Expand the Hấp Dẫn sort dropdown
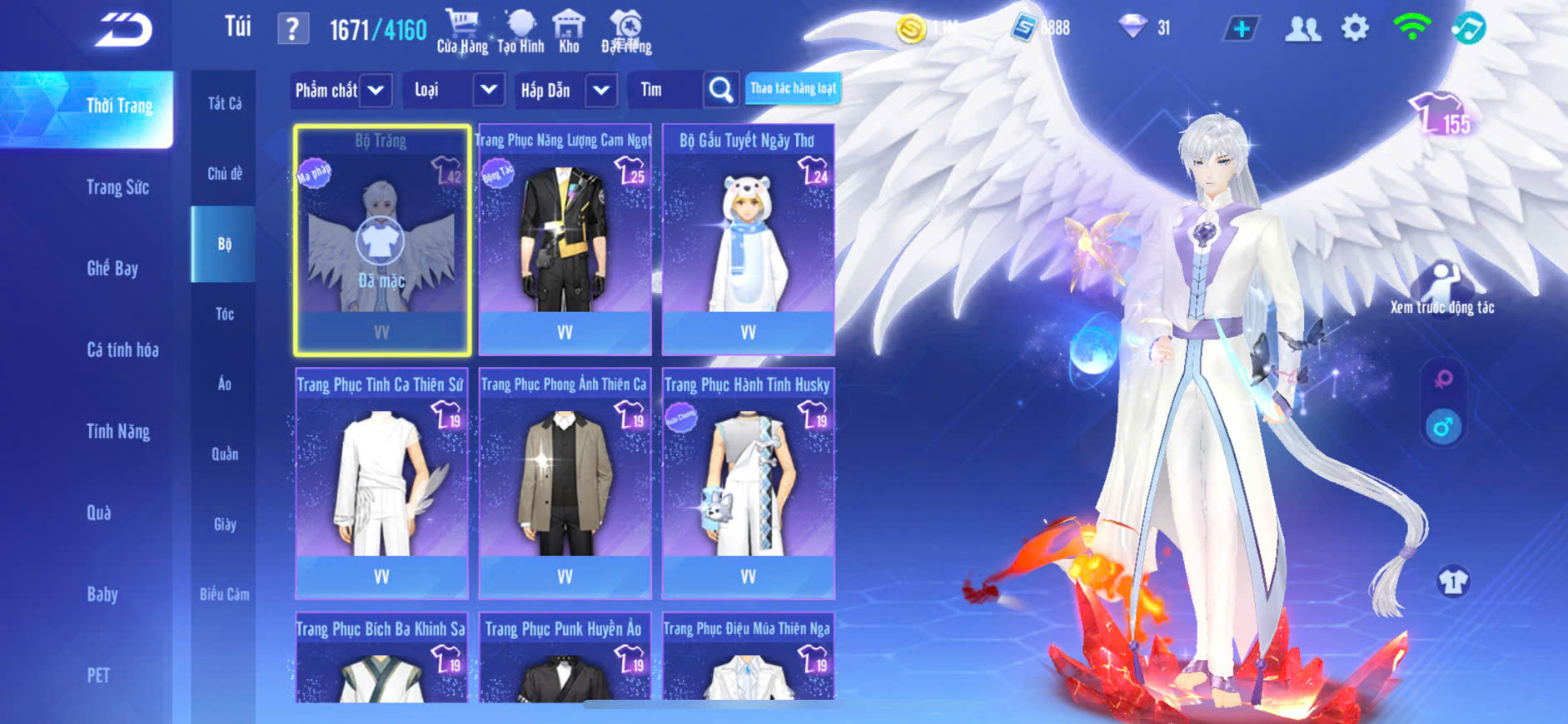The height and width of the screenshot is (724, 1568). click(601, 90)
